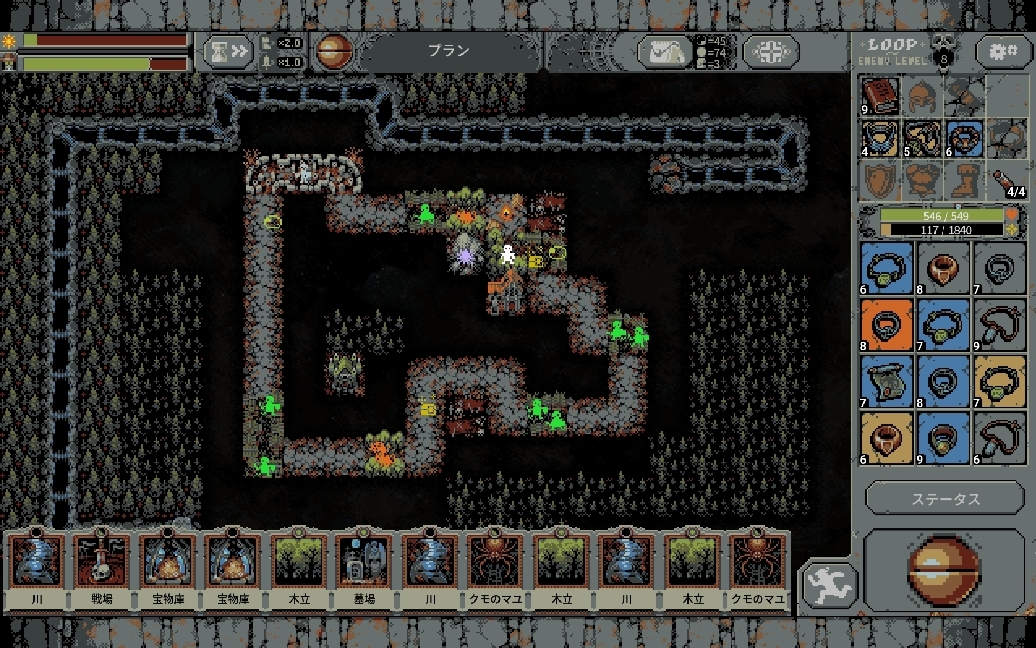Choose the level 9 ring in inventory
Image resolution: width=1036 pixels, height=648 pixels.
[943, 437]
